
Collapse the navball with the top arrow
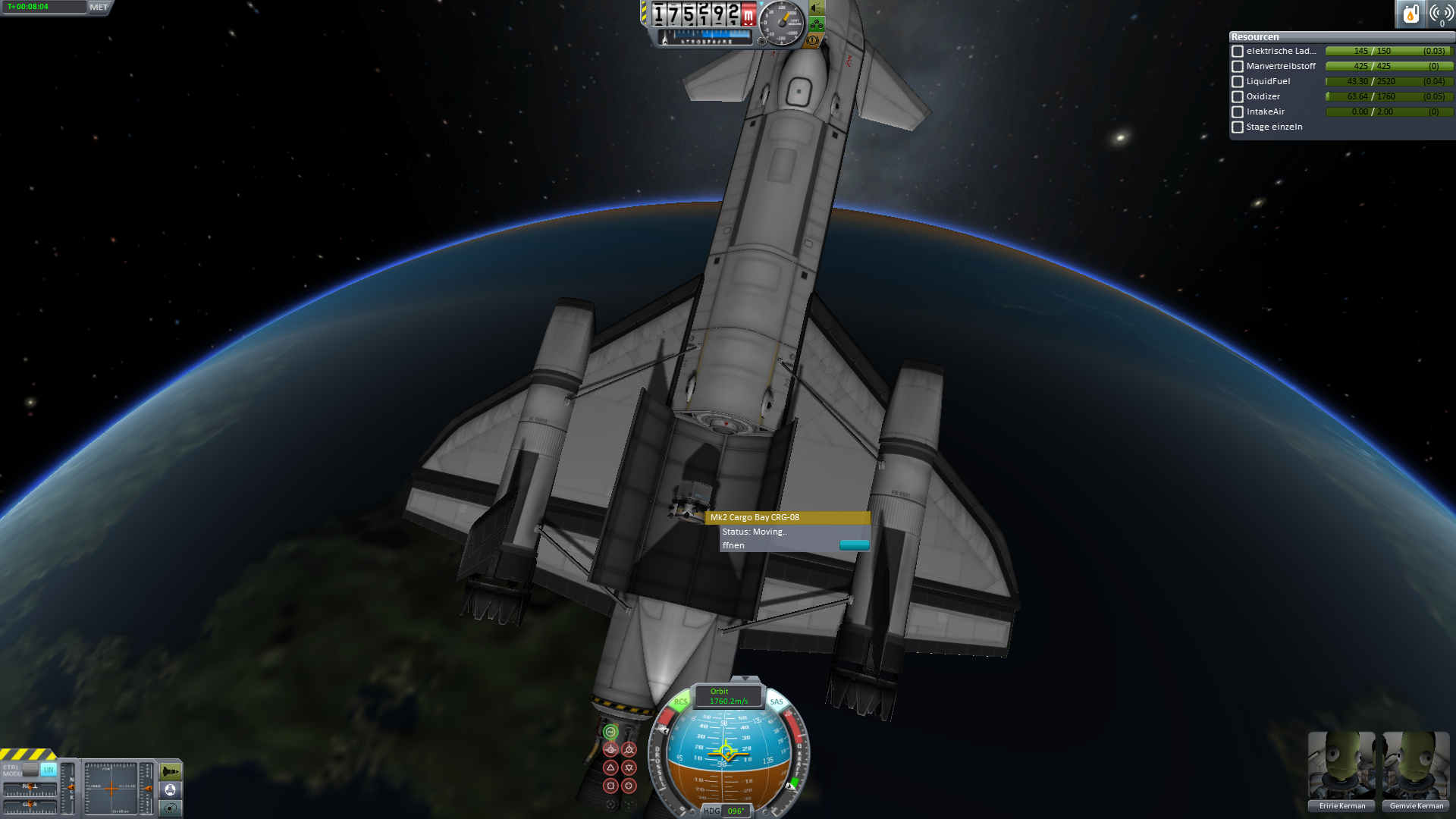coord(745,679)
